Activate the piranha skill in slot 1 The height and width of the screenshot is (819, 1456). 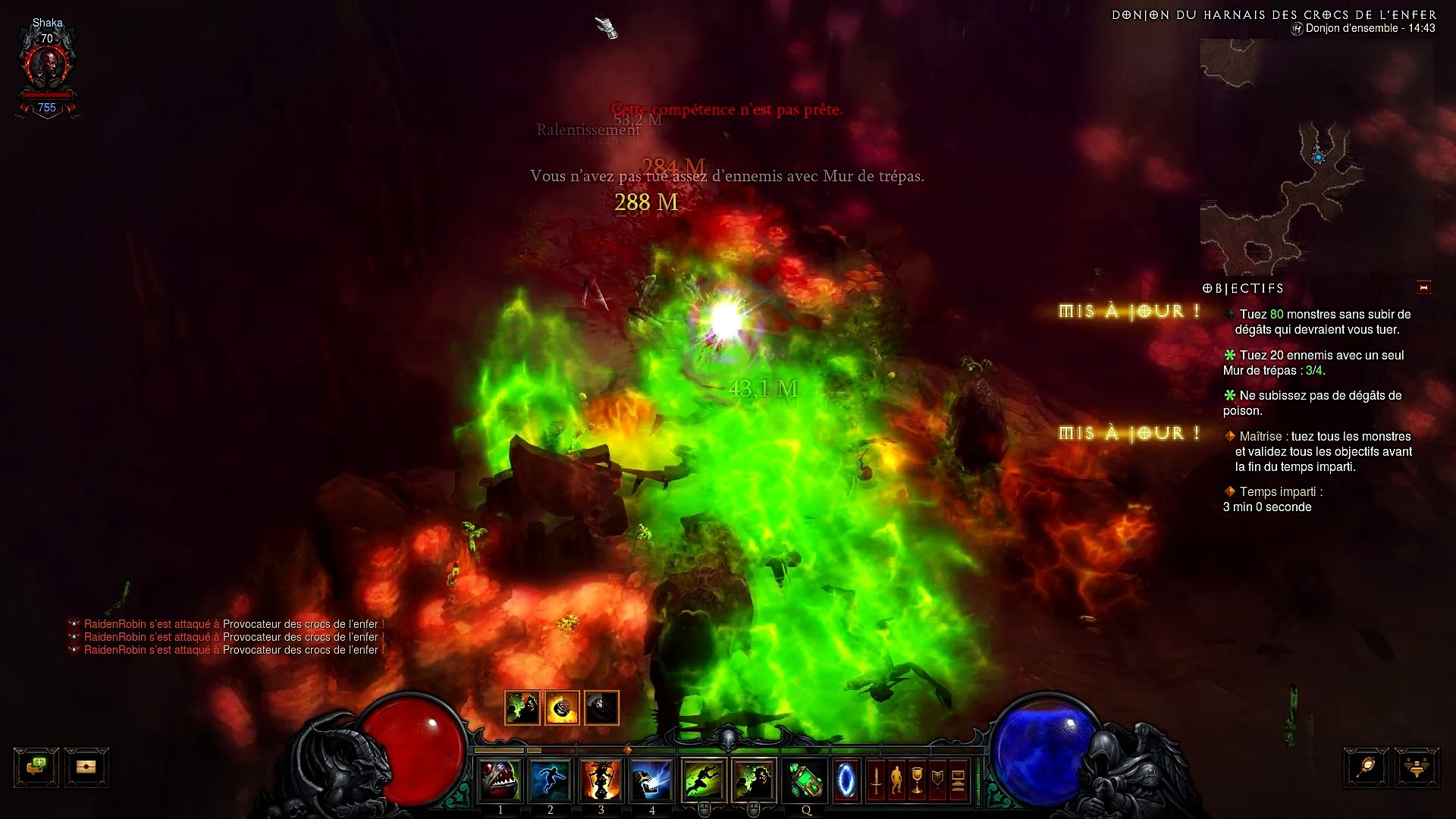[x=499, y=780]
